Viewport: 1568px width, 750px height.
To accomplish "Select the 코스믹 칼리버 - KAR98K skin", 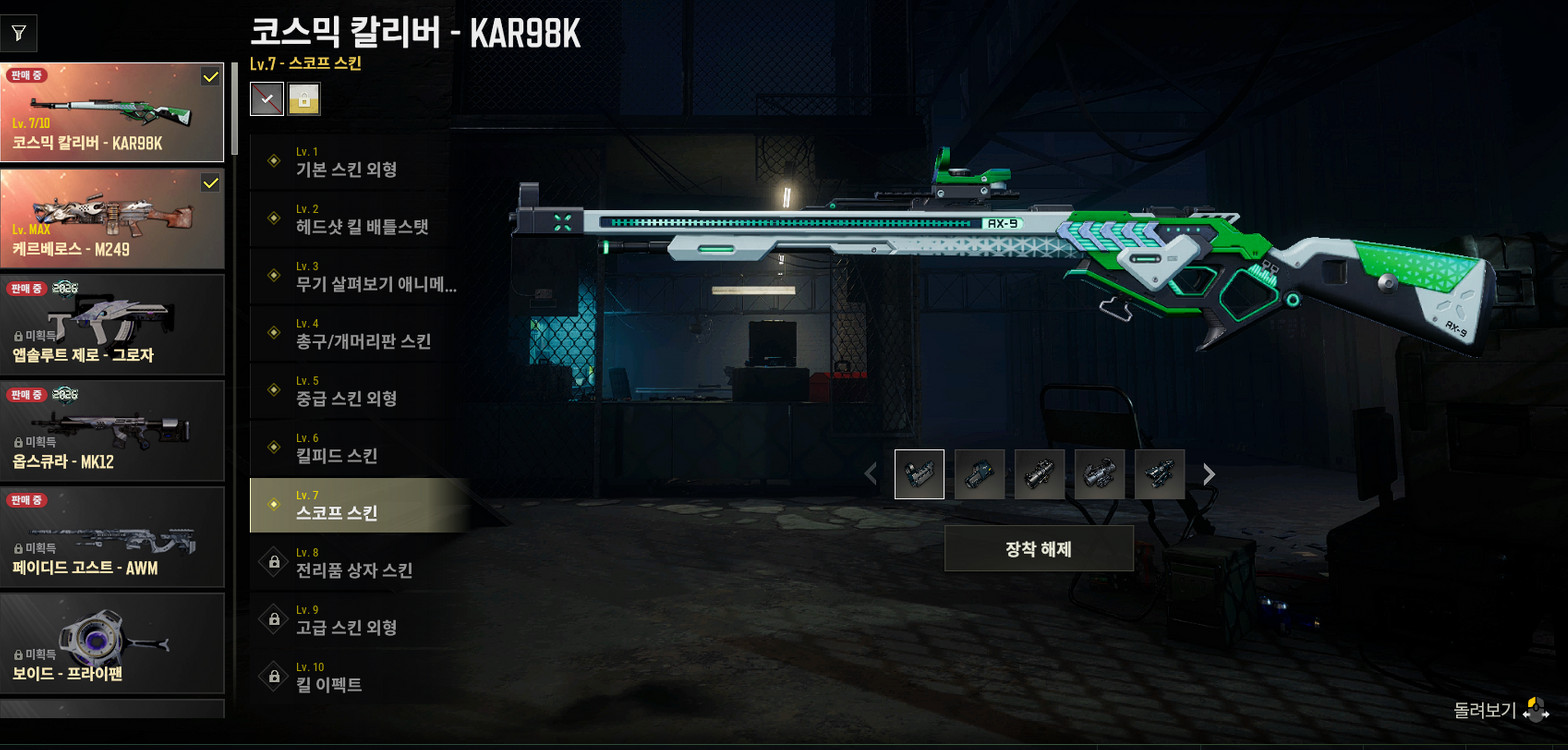I will pyautogui.click(x=112, y=113).
